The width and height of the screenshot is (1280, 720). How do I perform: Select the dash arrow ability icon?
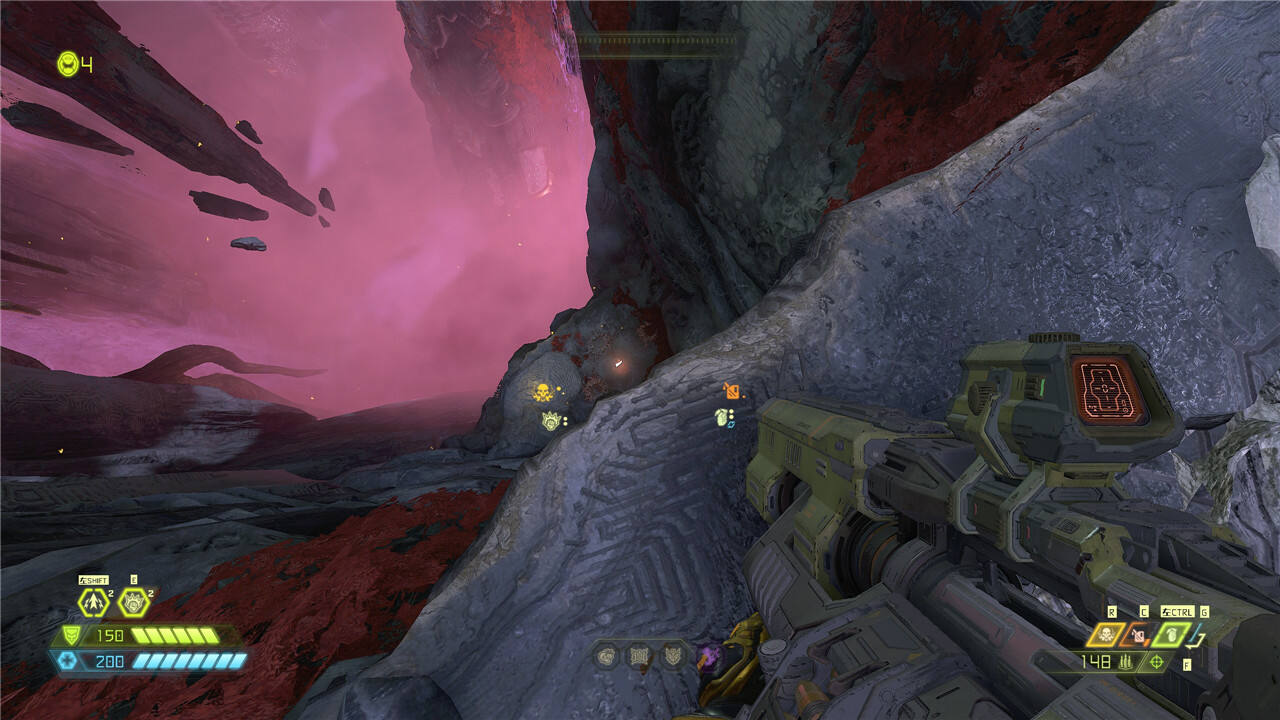(93, 602)
